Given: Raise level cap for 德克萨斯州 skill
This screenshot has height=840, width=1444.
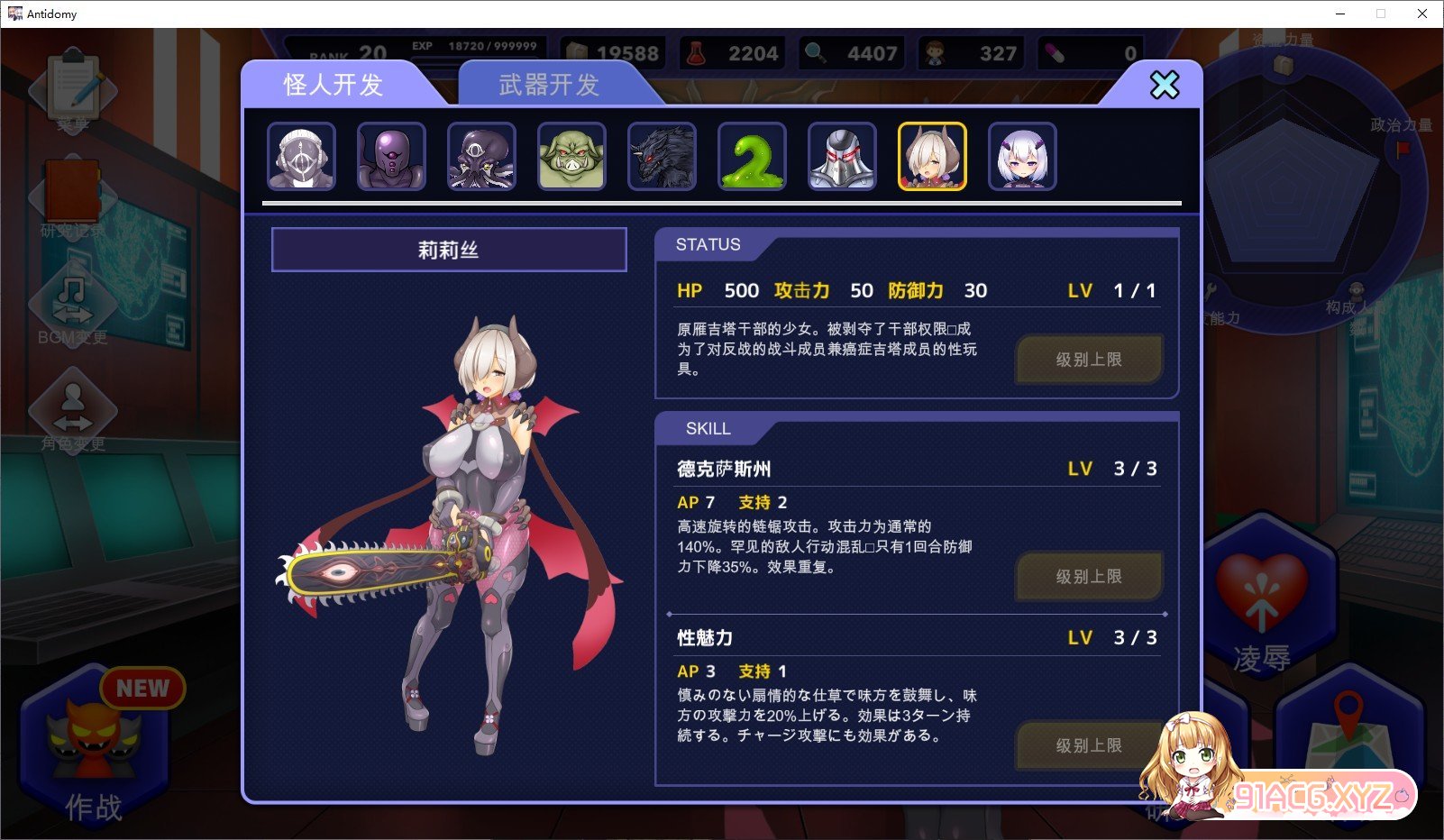Looking at the screenshot, I should pyautogui.click(x=1089, y=577).
